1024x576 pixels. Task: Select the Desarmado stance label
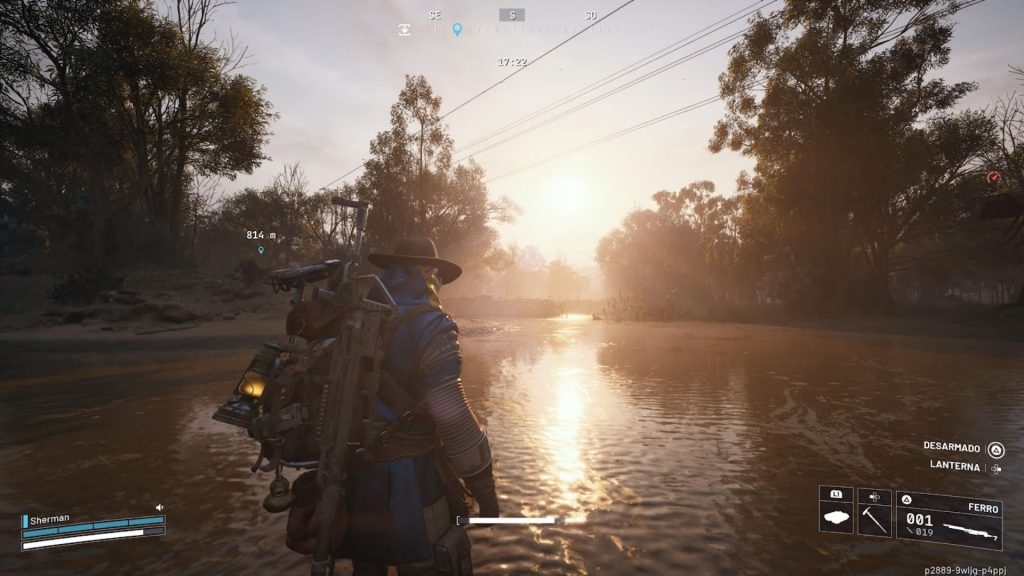[x=951, y=448]
